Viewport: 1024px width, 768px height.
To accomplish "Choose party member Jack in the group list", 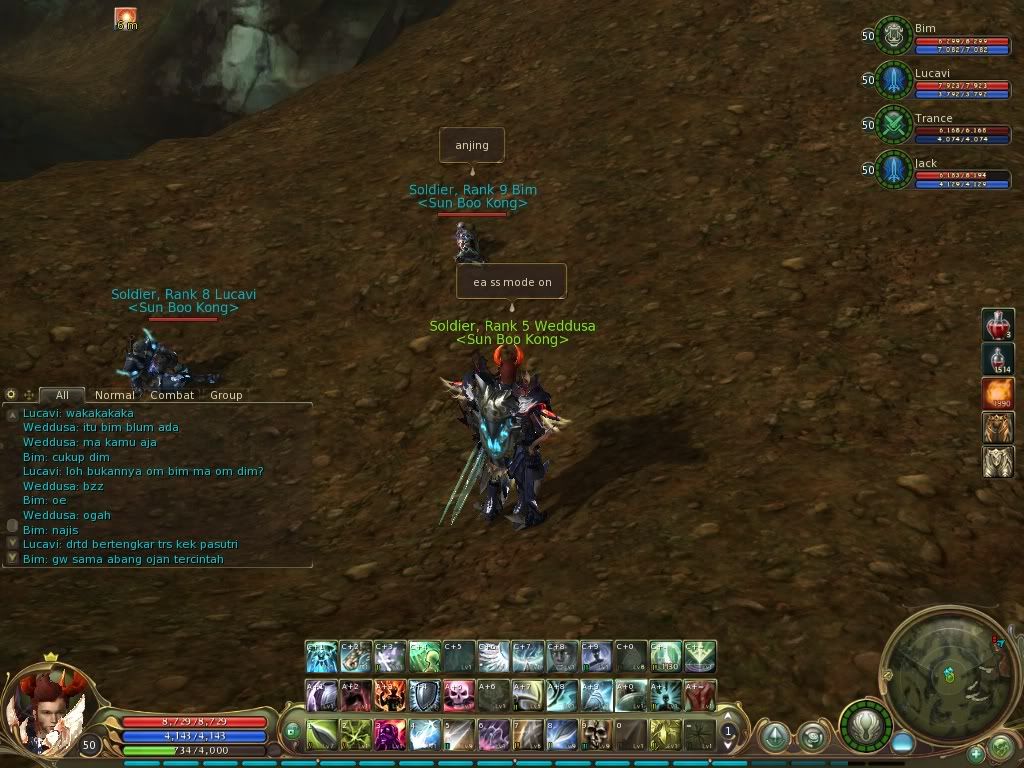I will click(893, 170).
